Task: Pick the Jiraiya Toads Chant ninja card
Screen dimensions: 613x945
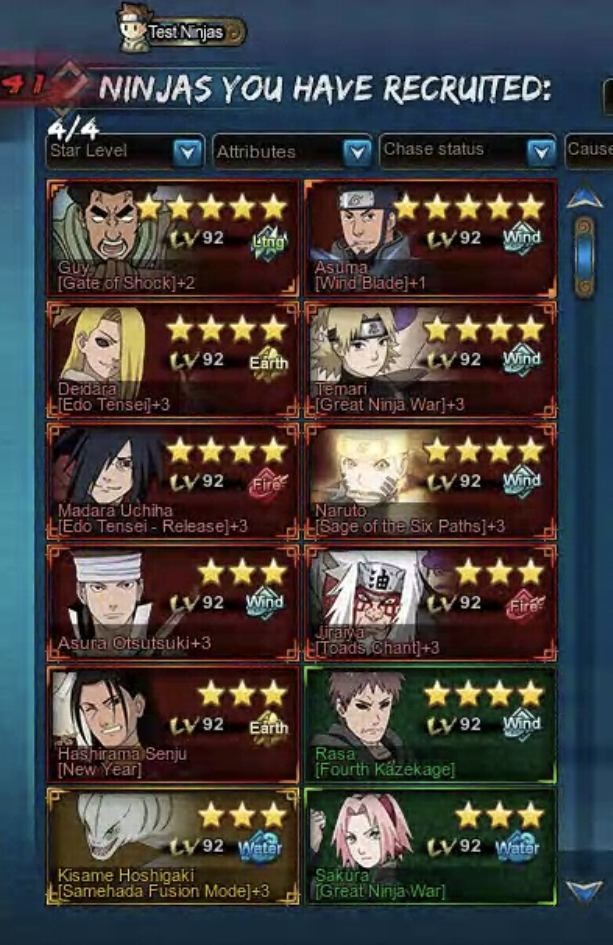Action: 430,603
